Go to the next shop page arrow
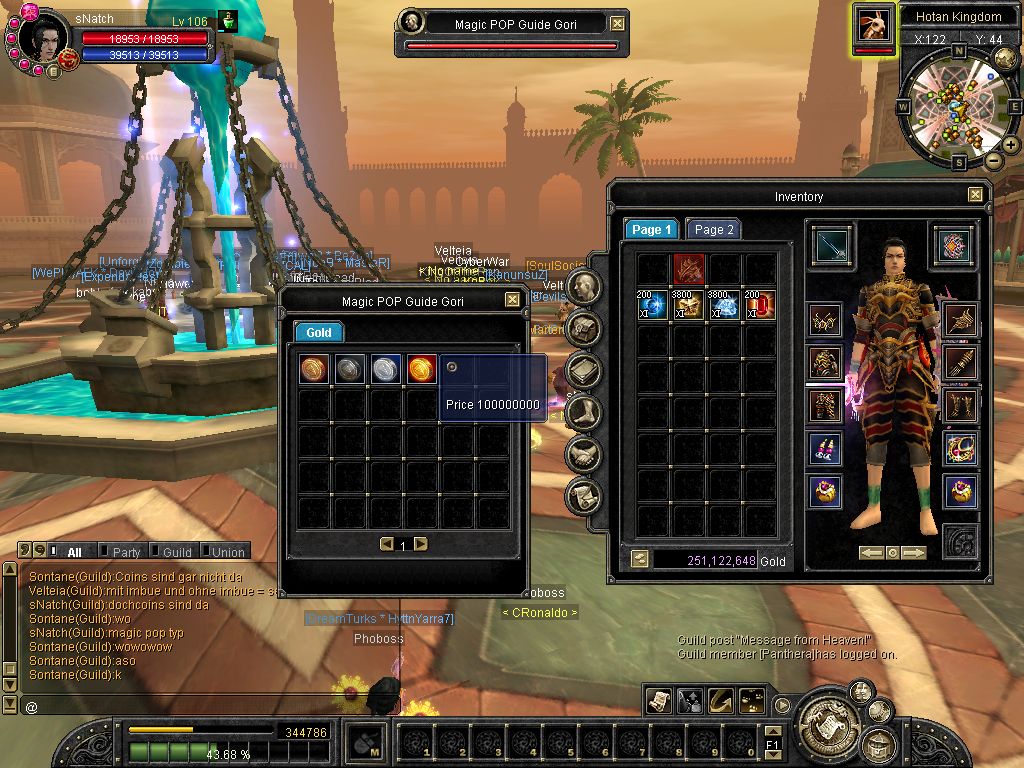 coord(421,544)
